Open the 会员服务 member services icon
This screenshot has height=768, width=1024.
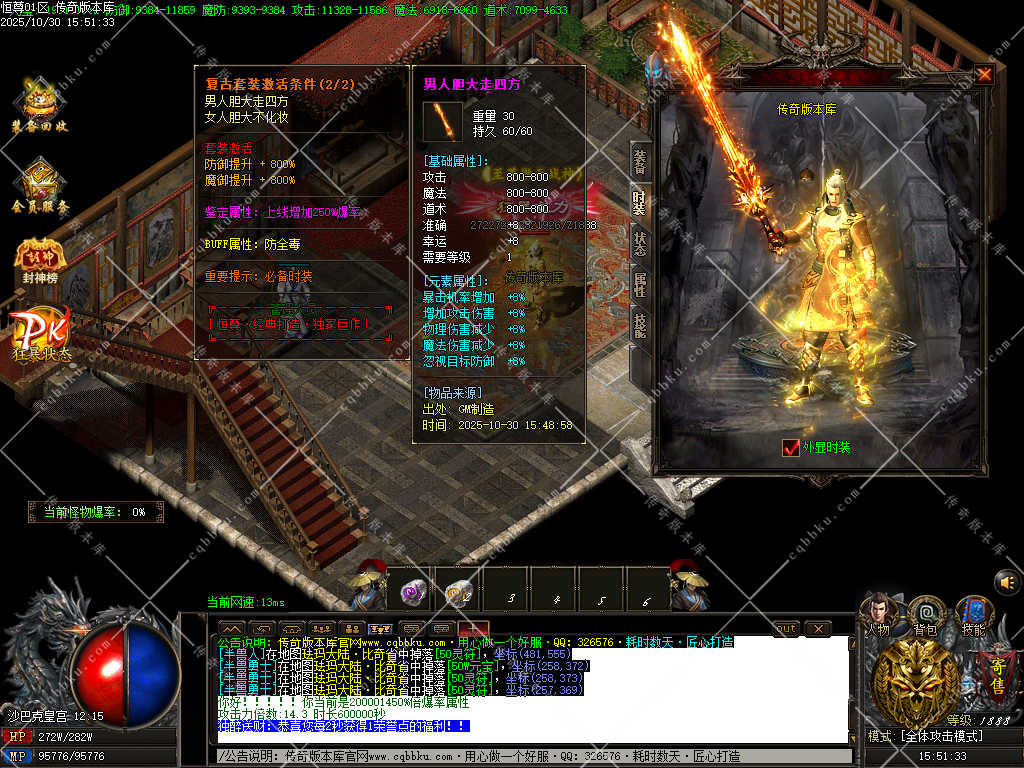(40, 187)
